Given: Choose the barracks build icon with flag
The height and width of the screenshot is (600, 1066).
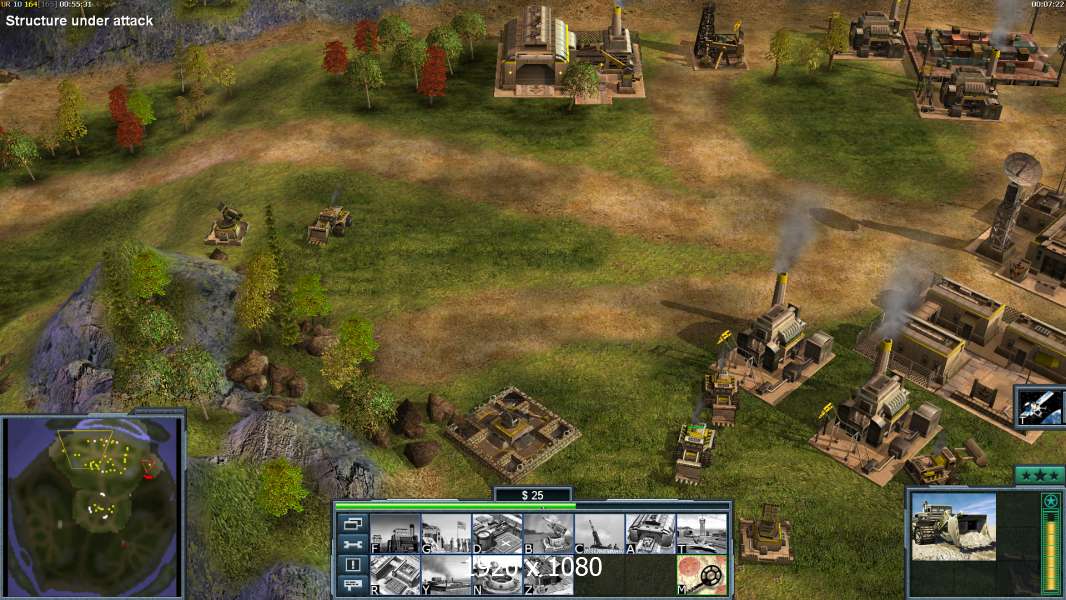Looking at the screenshot, I should [445, 533].
